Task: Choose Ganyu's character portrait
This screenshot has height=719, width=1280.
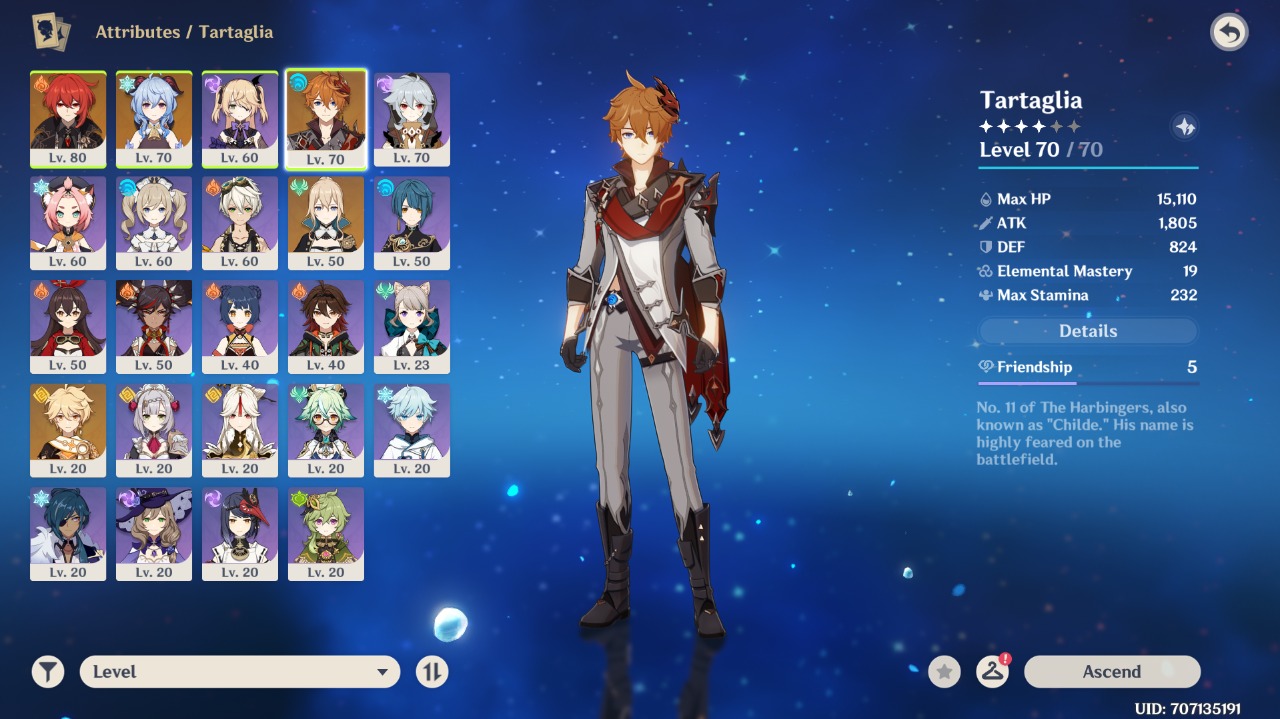Action: pyautogui.click(x=154, y=119)
